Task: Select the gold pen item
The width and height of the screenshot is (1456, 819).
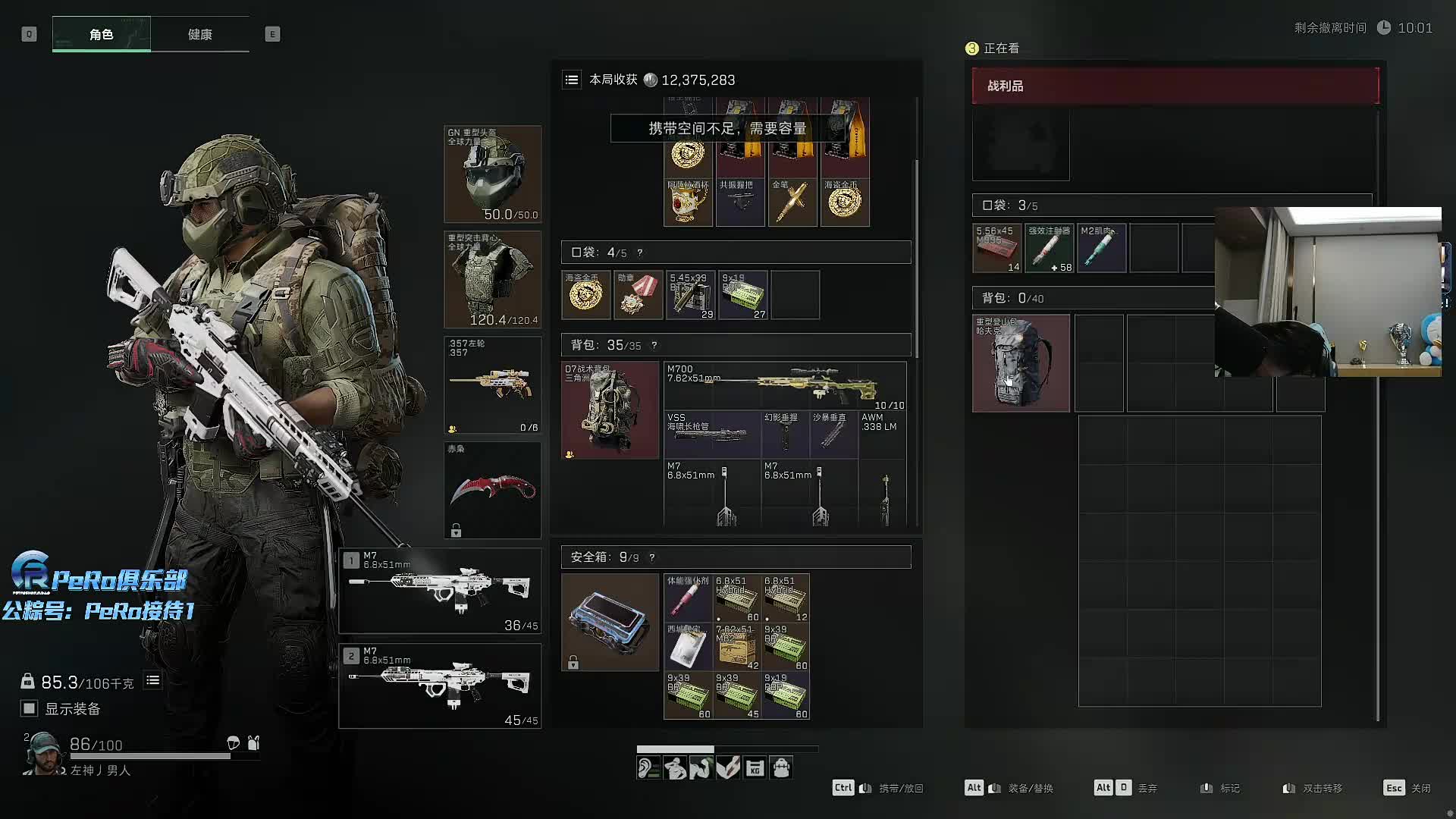Action: (792, 202)
